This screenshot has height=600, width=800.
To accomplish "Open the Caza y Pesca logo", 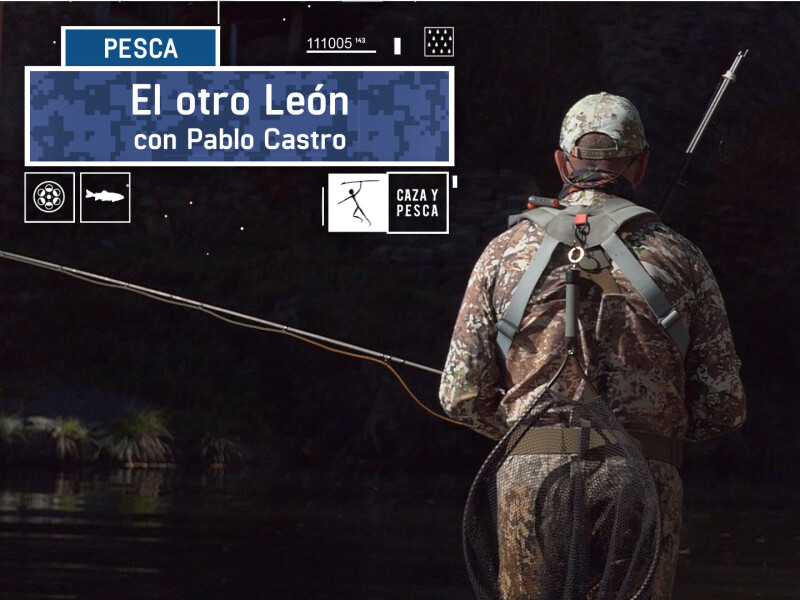I will tap(388, 203).
